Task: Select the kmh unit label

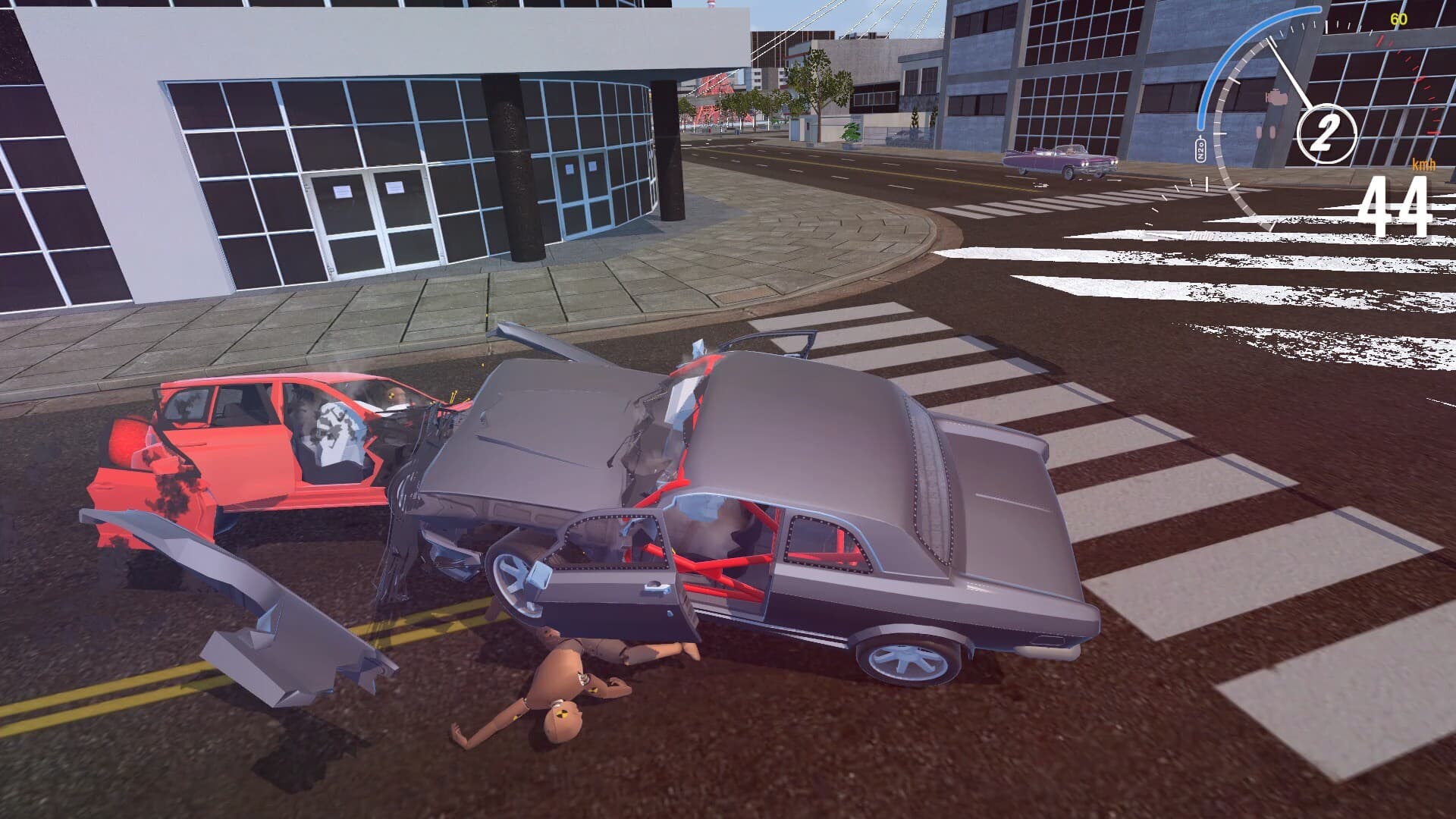Action: click(x=1423, y=165)
